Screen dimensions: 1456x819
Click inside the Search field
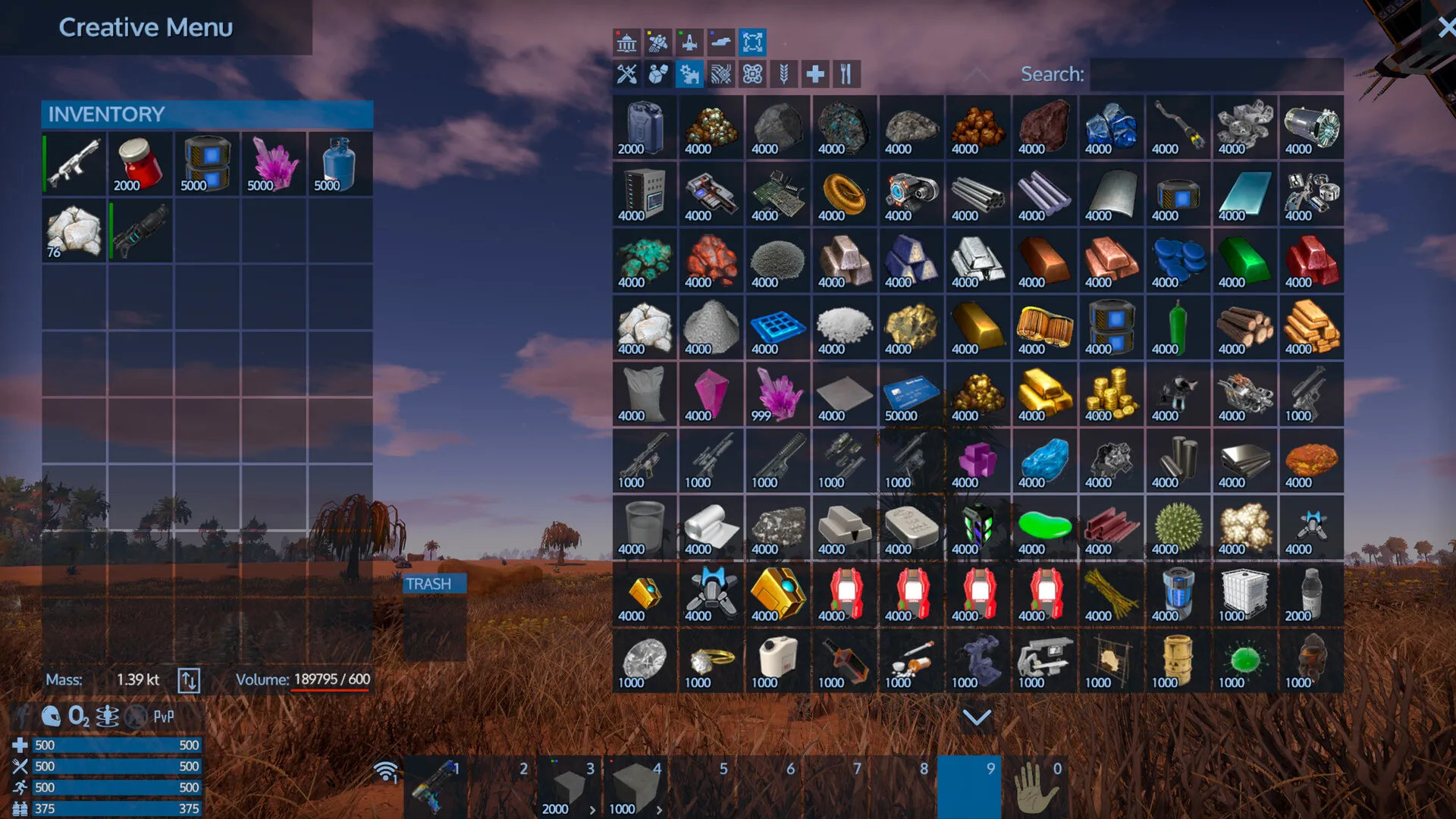[1213, 74]
